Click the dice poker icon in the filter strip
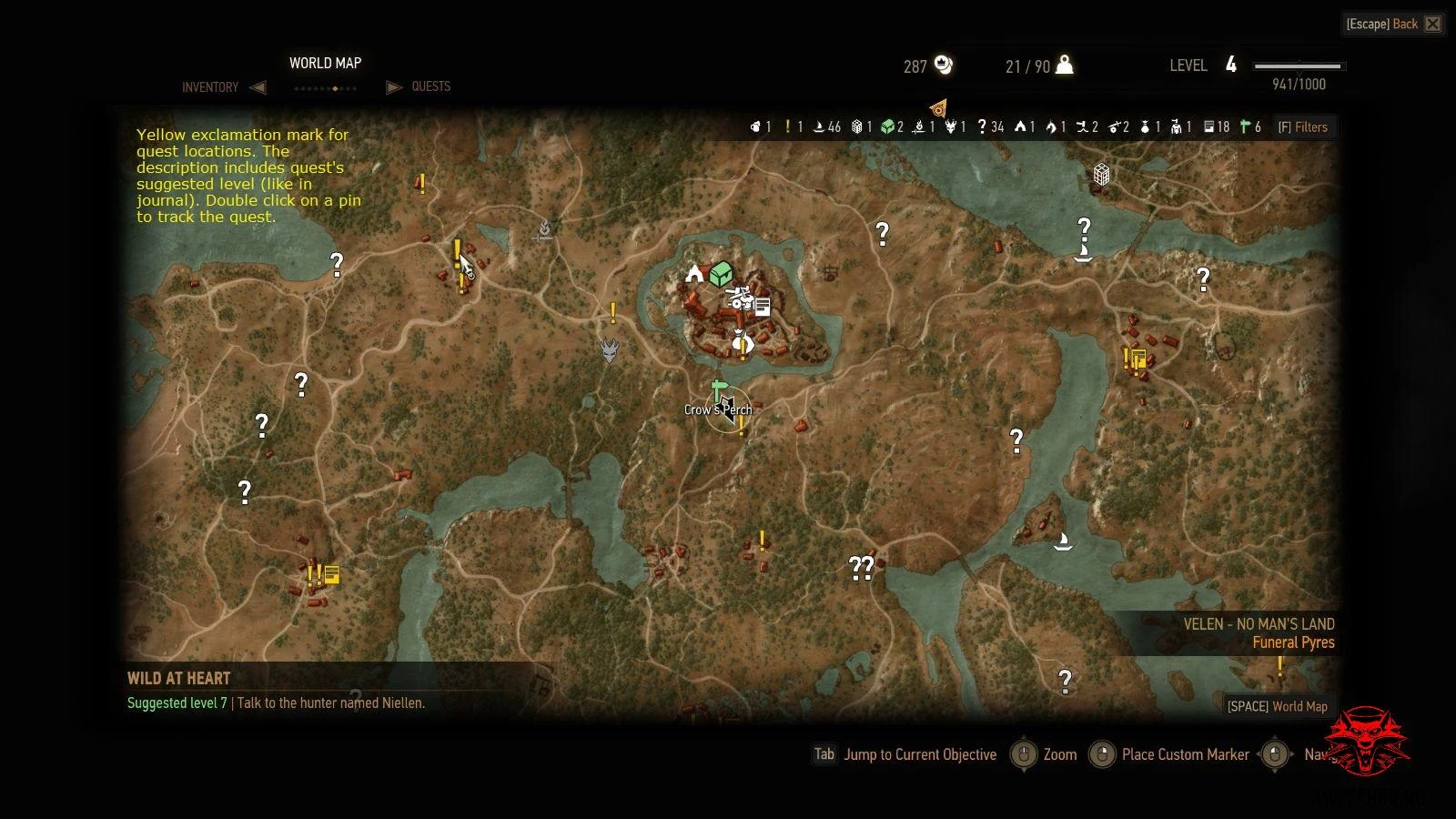This screenshot has height=819, width=1456. (x=856, y=126)
